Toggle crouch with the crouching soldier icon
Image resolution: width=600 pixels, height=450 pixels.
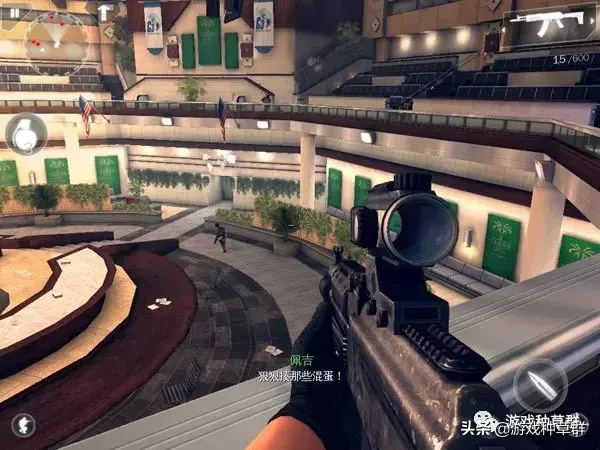(23, 424)
